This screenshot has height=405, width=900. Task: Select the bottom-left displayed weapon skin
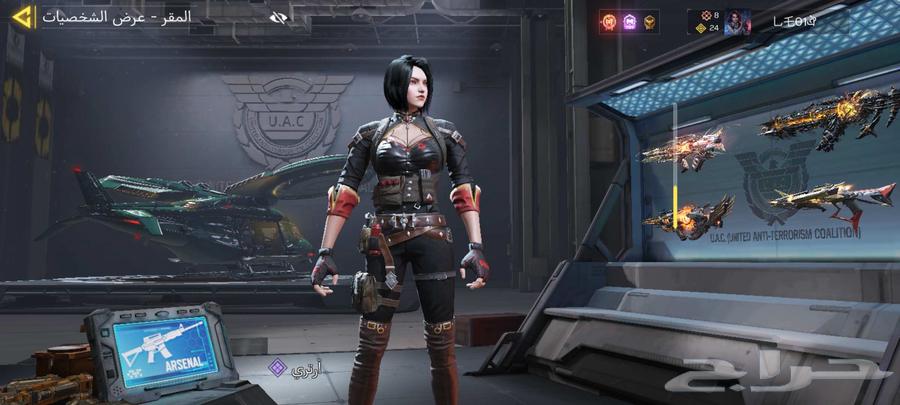tap(689, 215)
